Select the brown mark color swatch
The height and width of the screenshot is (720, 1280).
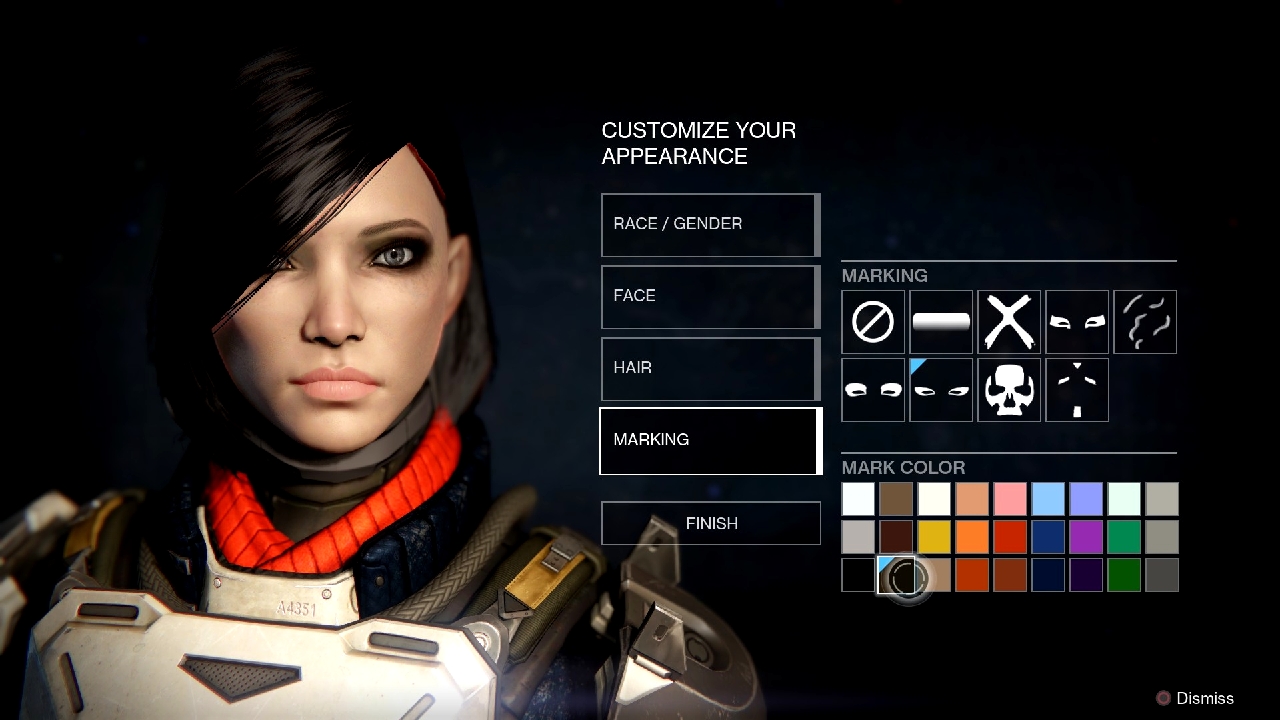point(896,499)
